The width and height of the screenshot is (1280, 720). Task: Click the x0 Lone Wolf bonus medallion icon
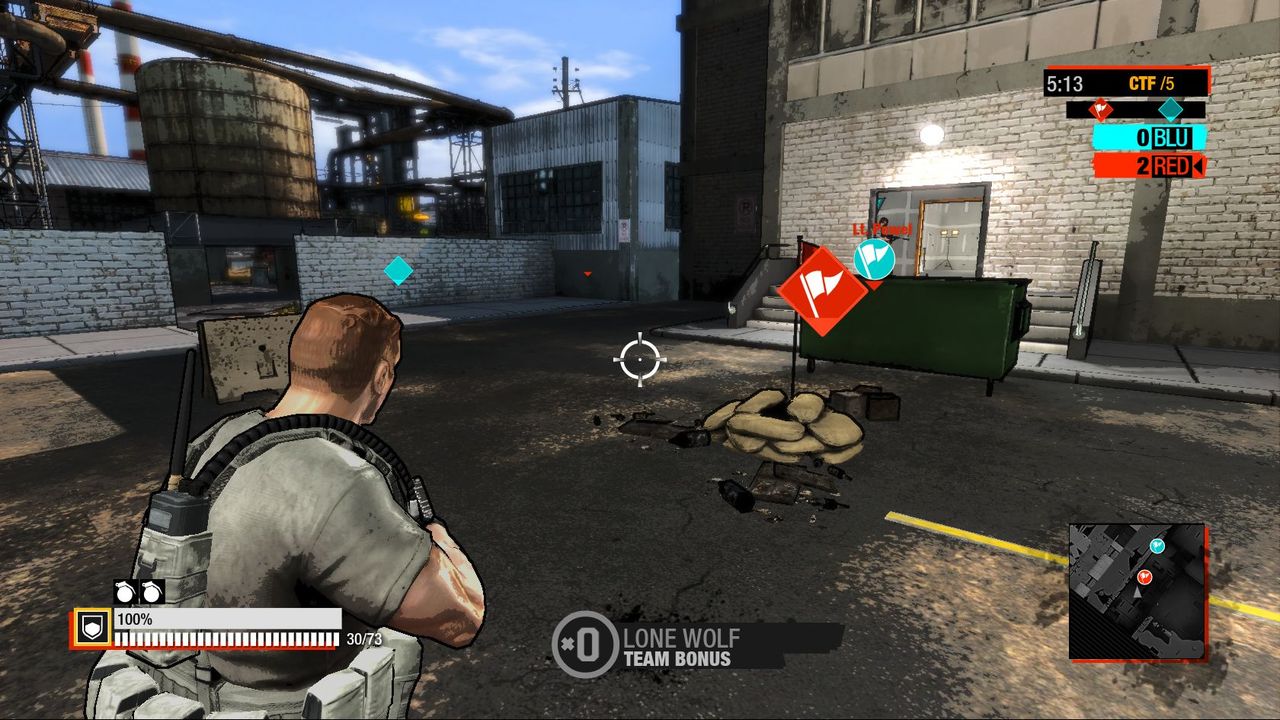coord(587,644)
